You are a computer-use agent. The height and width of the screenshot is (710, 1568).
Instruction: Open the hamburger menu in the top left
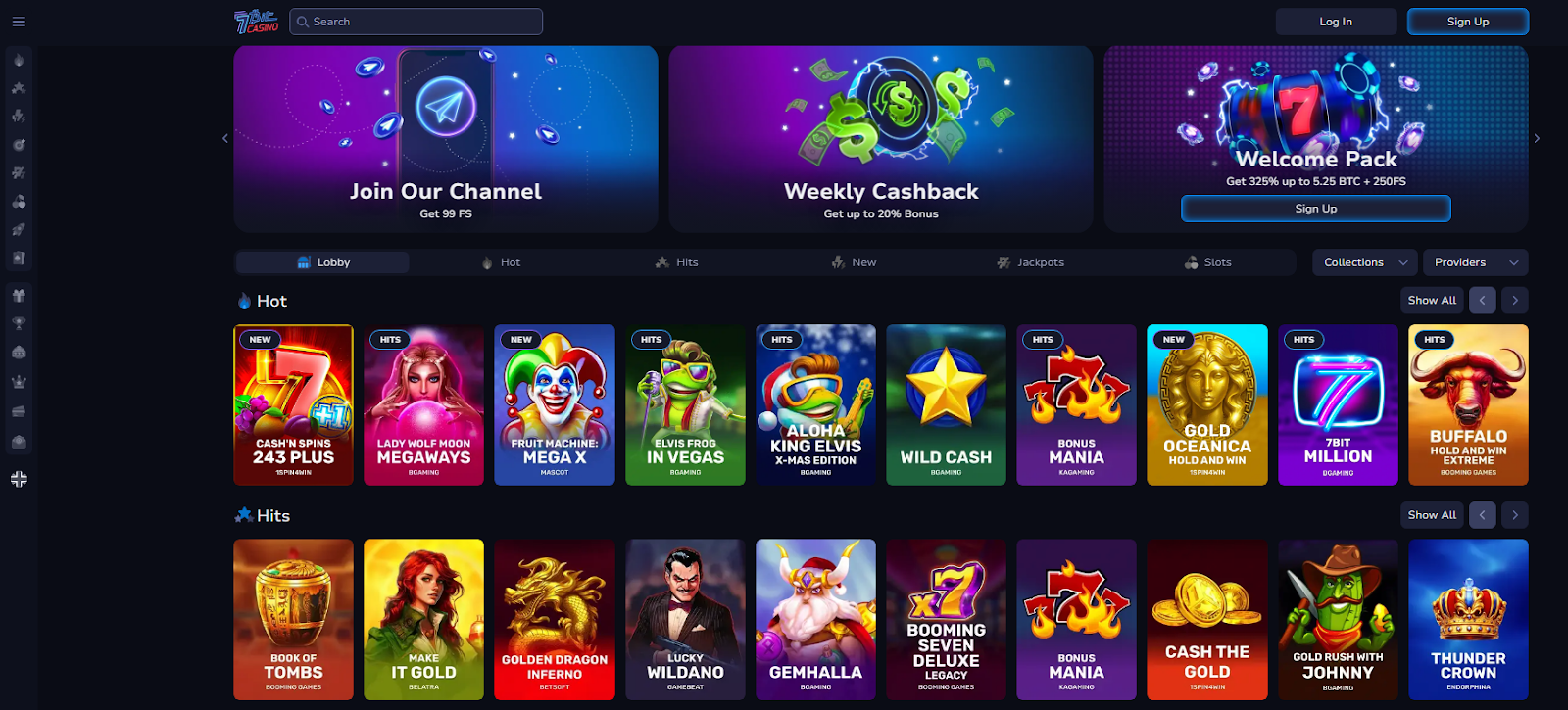(18, 21)
